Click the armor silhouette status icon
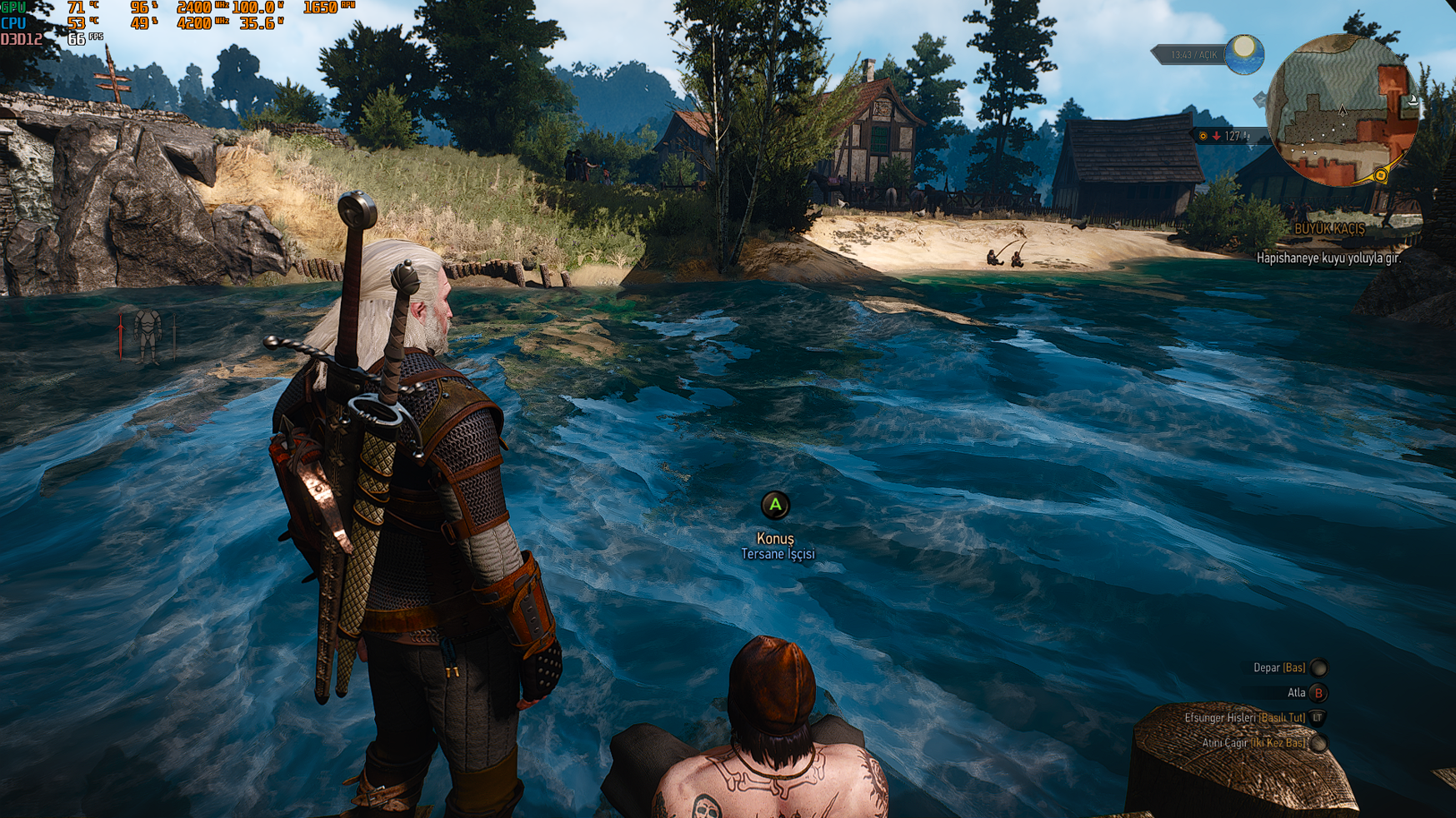 coord(148,335)
